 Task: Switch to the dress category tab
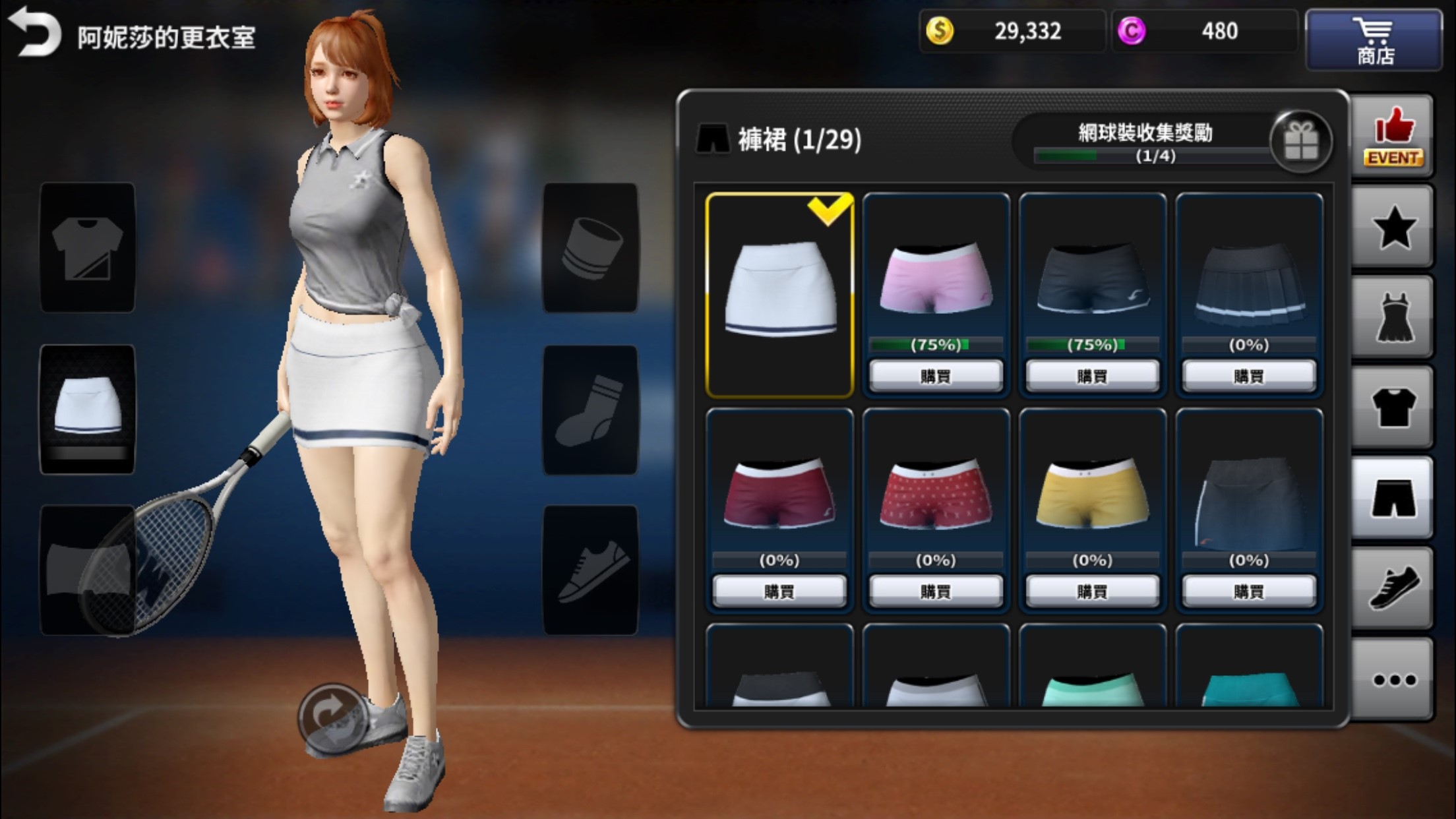click(1393, 319)
